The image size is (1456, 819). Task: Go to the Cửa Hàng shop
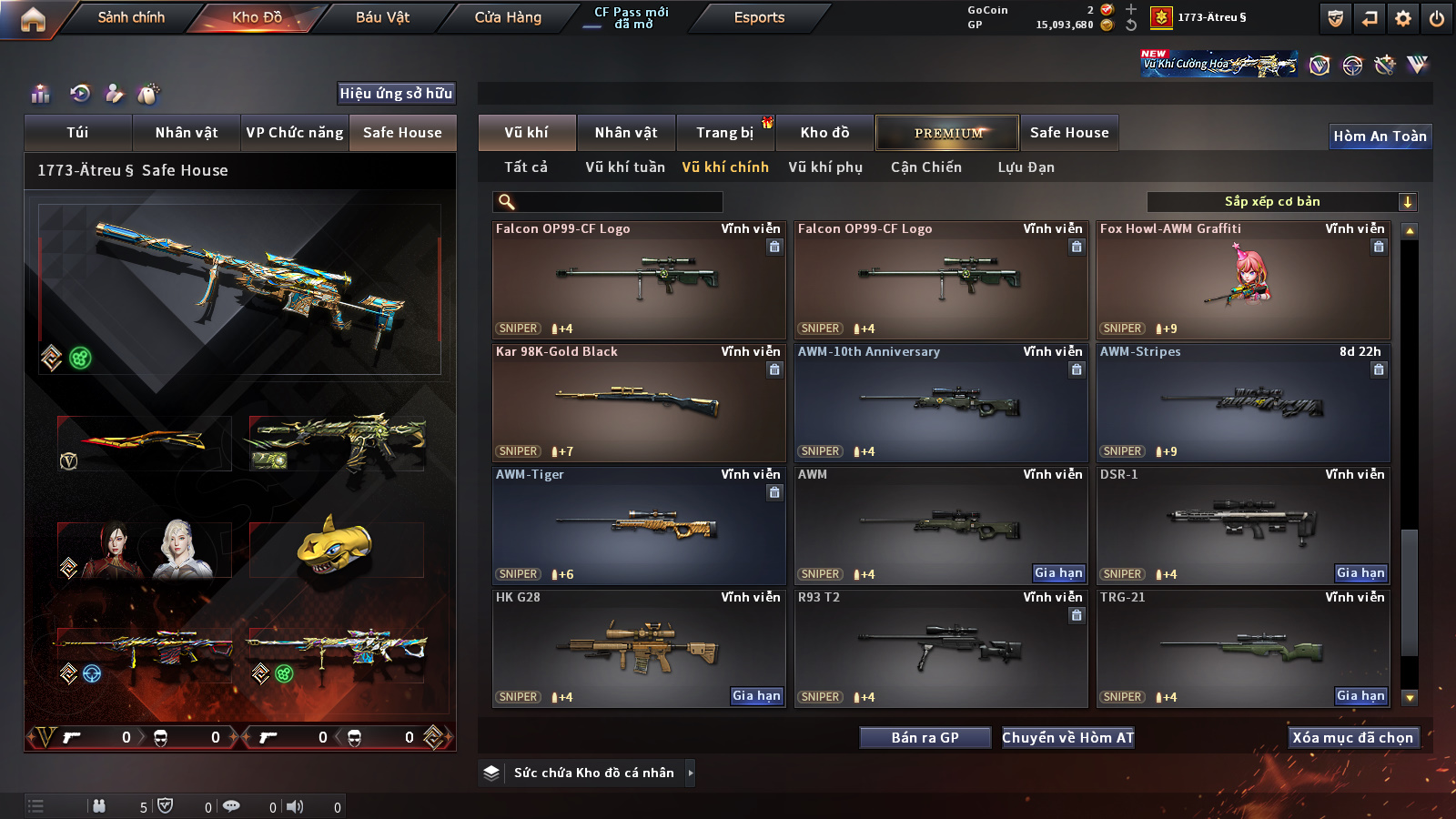coord(508,17)
